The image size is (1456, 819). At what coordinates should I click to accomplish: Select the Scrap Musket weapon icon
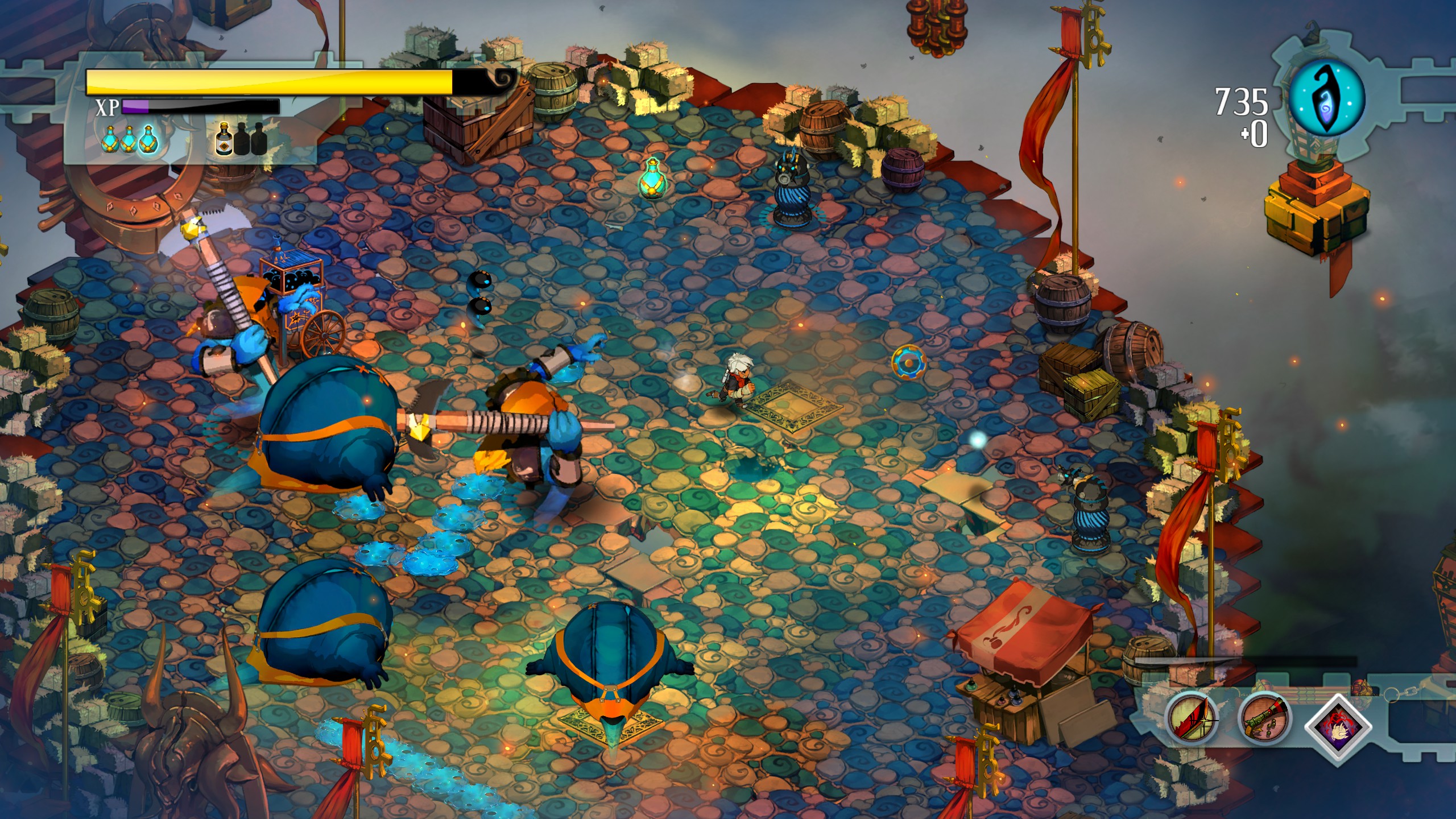1264,719
